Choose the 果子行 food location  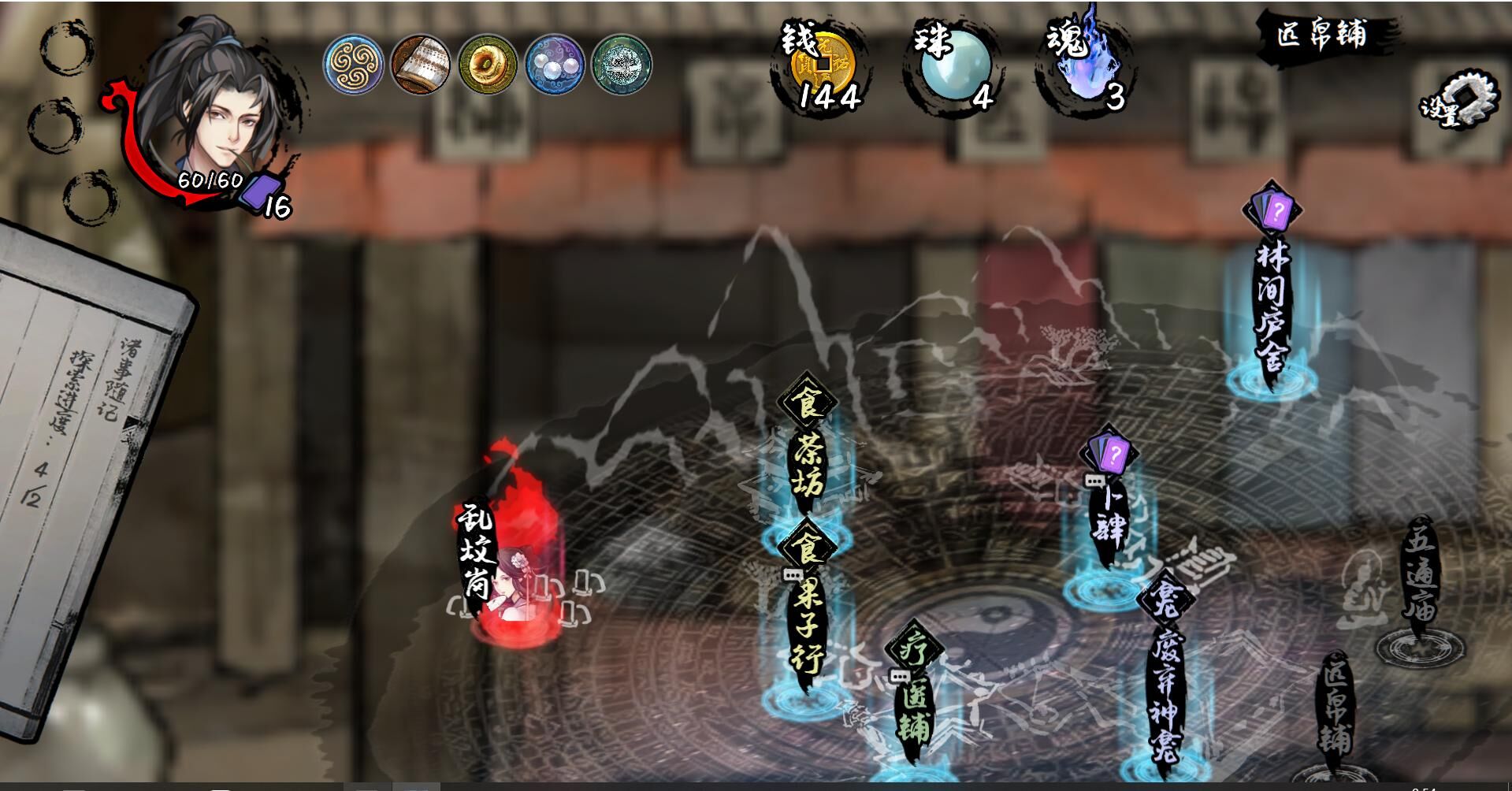click(x=808, y=622)
